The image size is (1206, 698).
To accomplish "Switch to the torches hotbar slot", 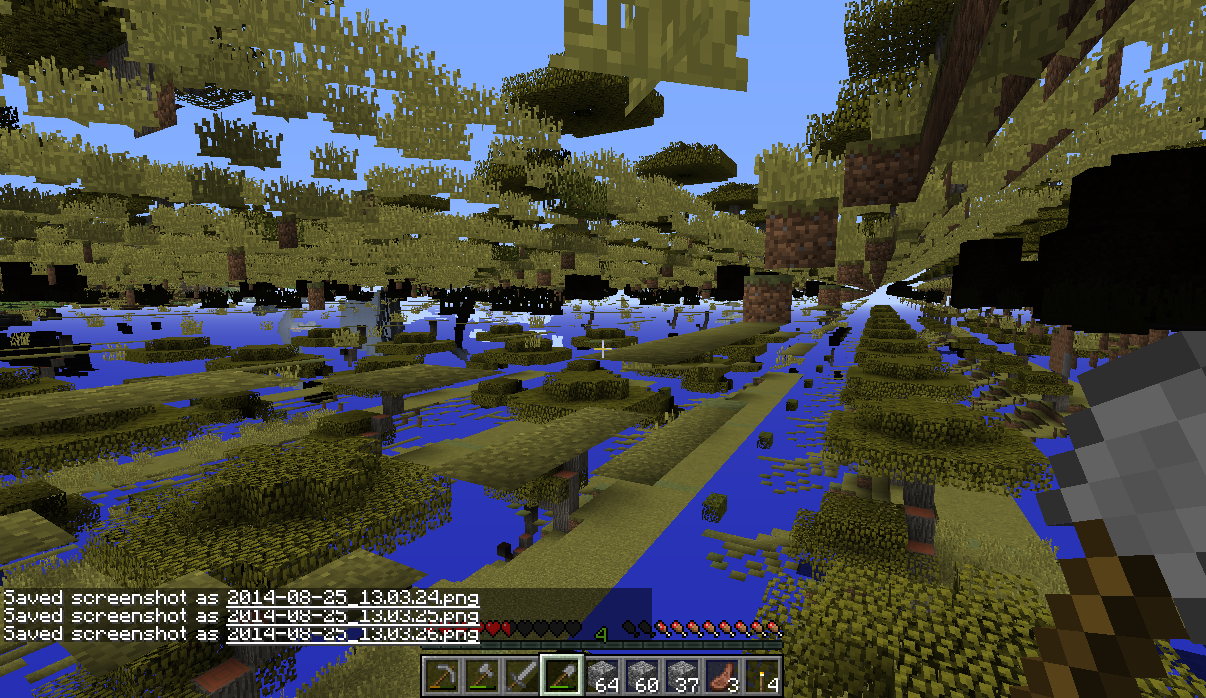I will click(x=762, y=676).
